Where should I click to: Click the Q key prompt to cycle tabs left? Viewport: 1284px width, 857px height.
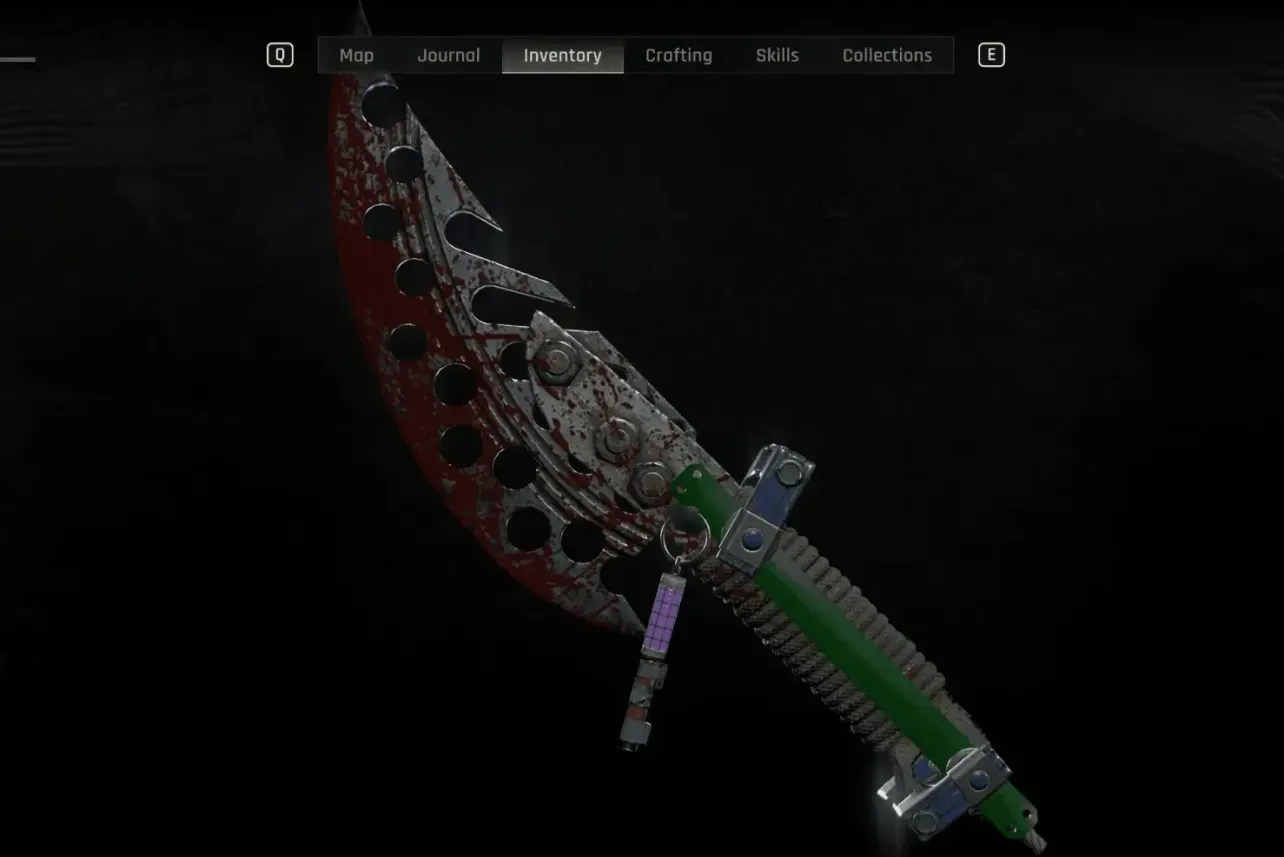click(x=280, y=55)
